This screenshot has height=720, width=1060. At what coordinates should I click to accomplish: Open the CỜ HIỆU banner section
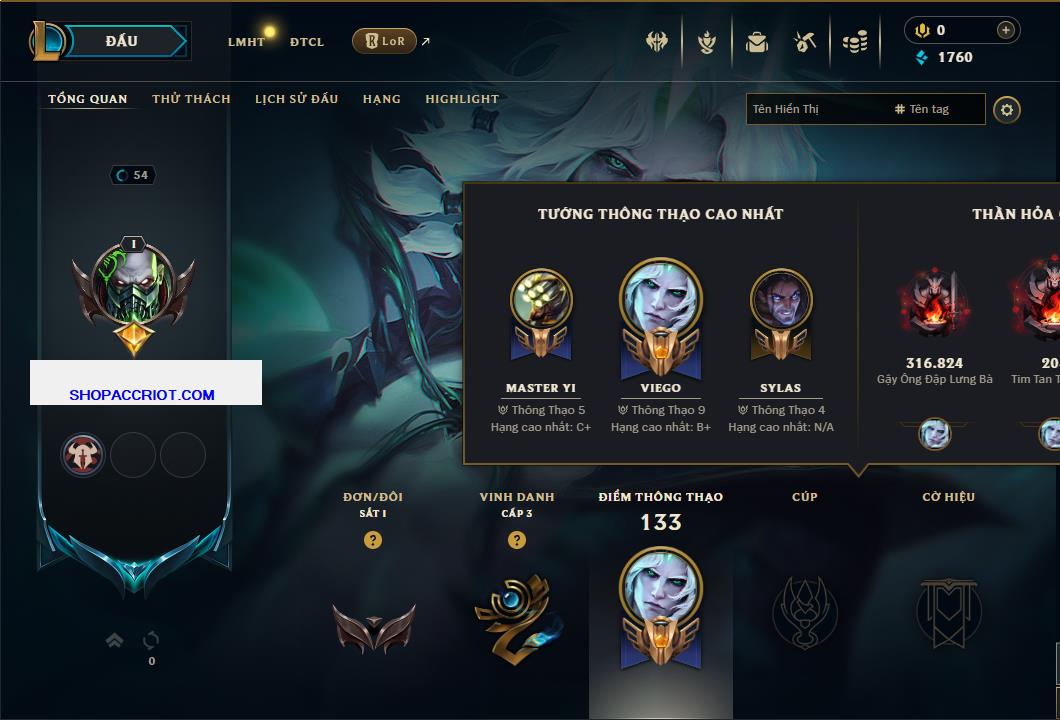coord(948,610)
